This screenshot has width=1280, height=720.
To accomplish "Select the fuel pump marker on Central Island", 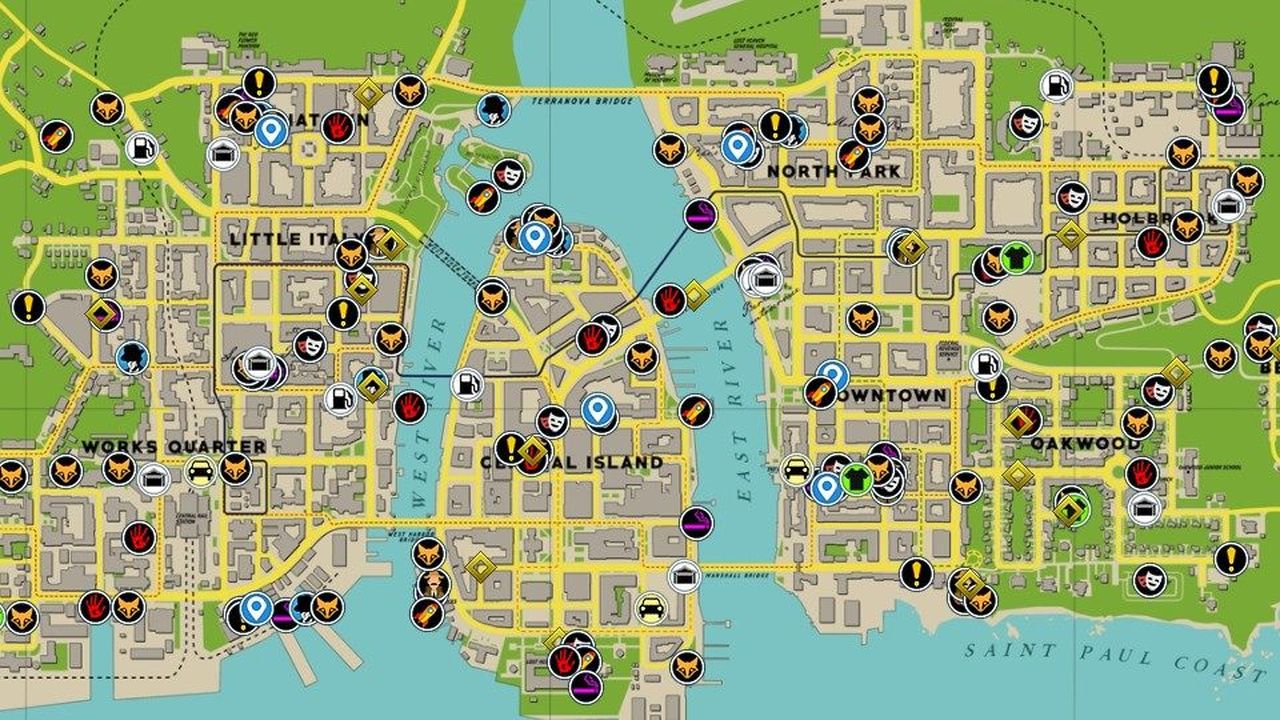I will 466,385.
